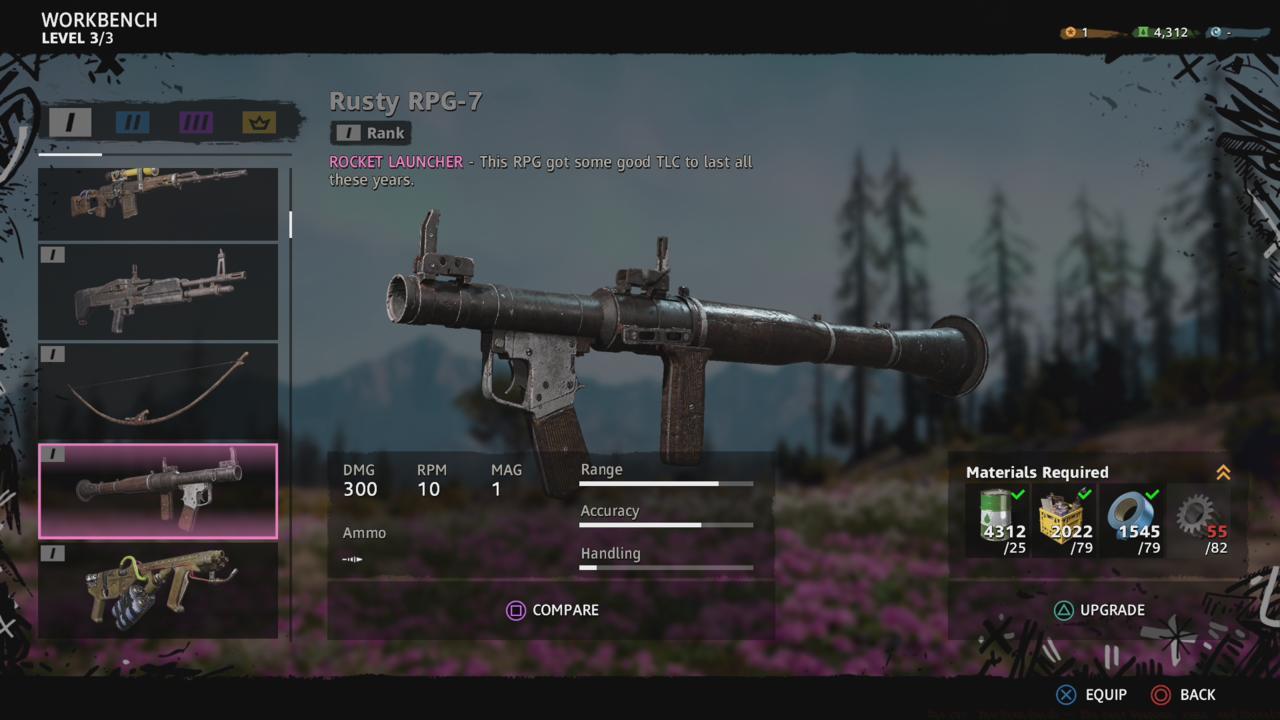Click the green checkmark on the ethanol material
The image size is (1280, 720).
click(x=1019, y=494)
